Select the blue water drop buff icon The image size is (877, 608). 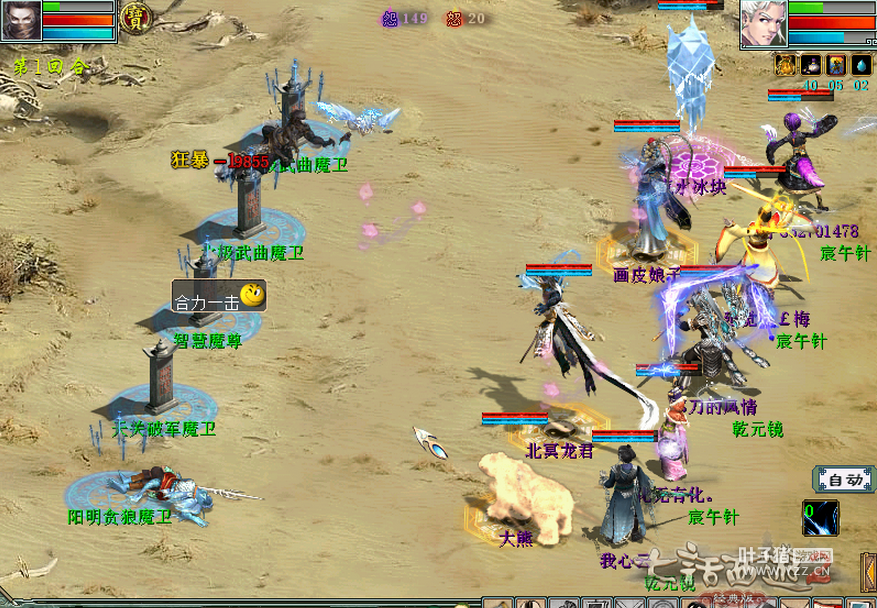(861, 65)
